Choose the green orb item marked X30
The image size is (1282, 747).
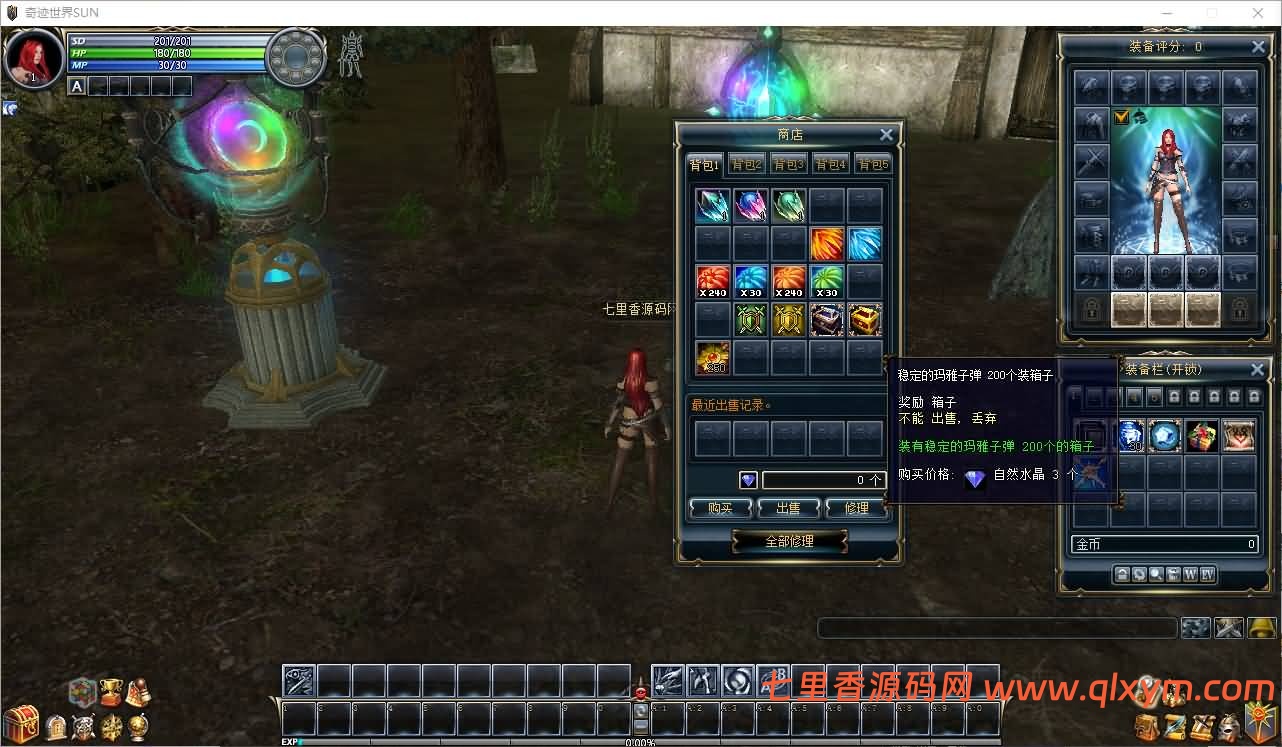(827, 281)
